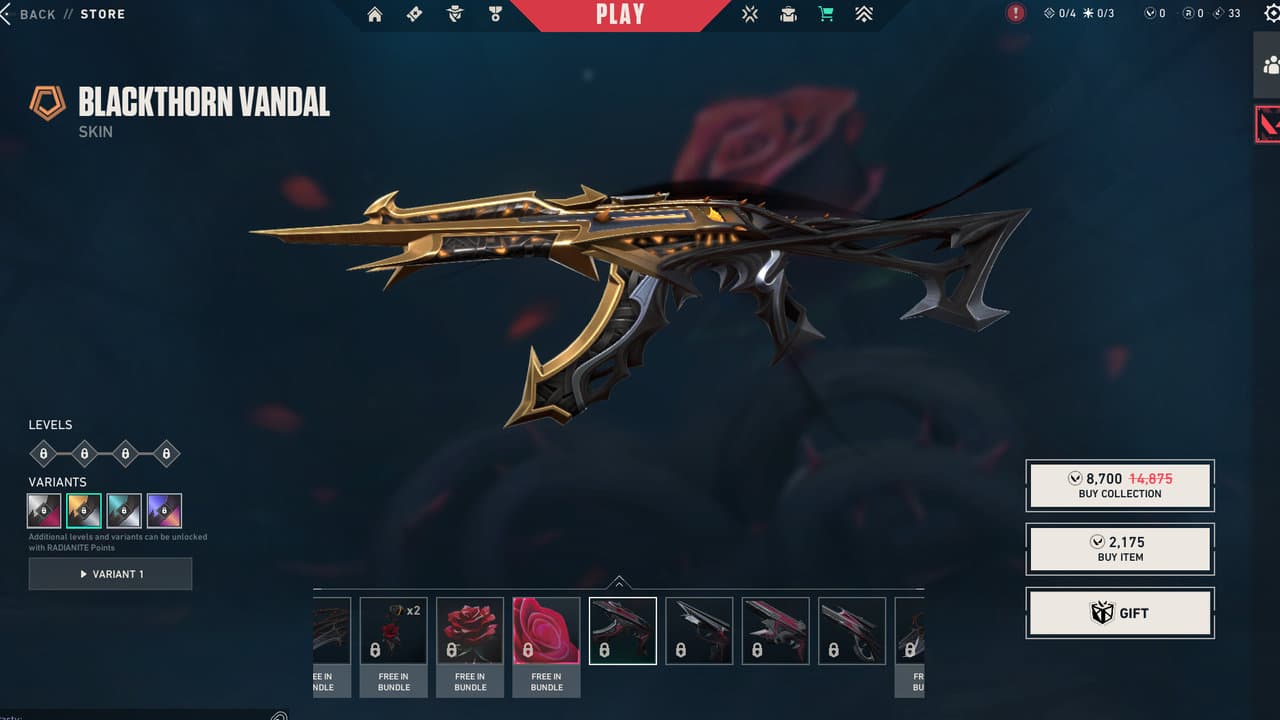Image resolution: width=1280 pixels, height=720 pixels.
Task: Select the pink rose bundle thumbnail
Action: 546,630
